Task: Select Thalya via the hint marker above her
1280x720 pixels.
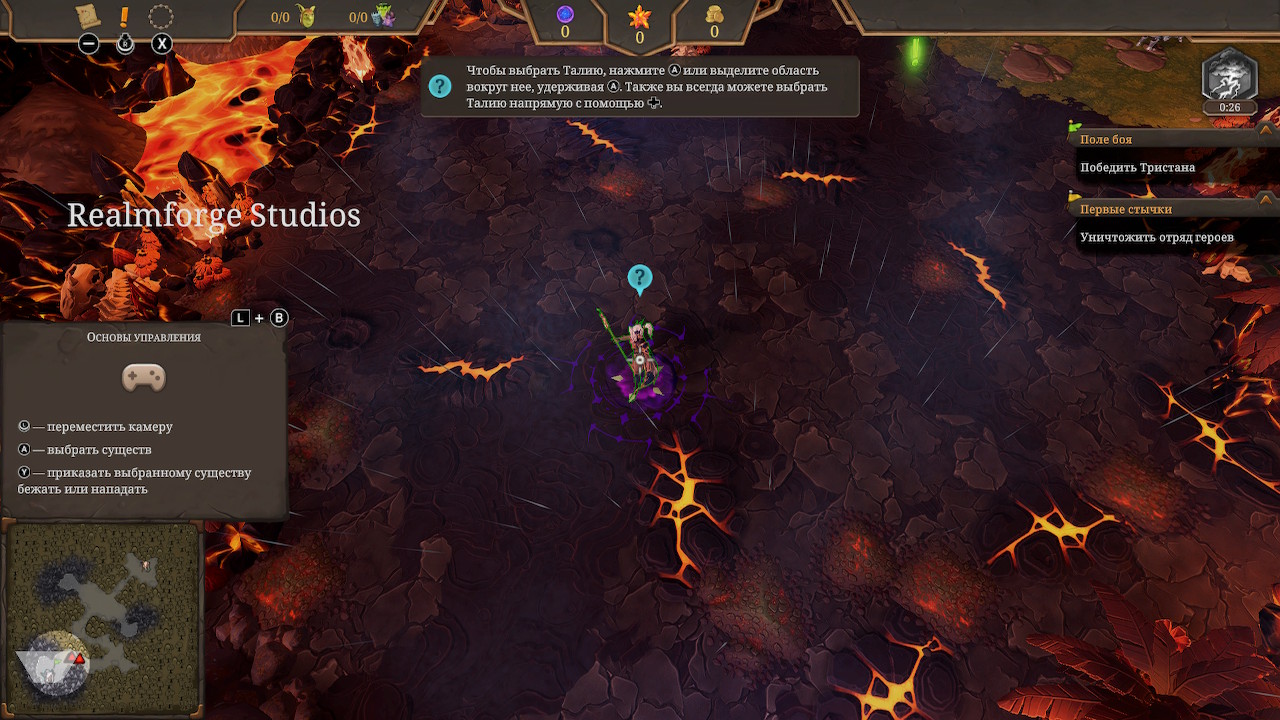Action: [639, 279]
